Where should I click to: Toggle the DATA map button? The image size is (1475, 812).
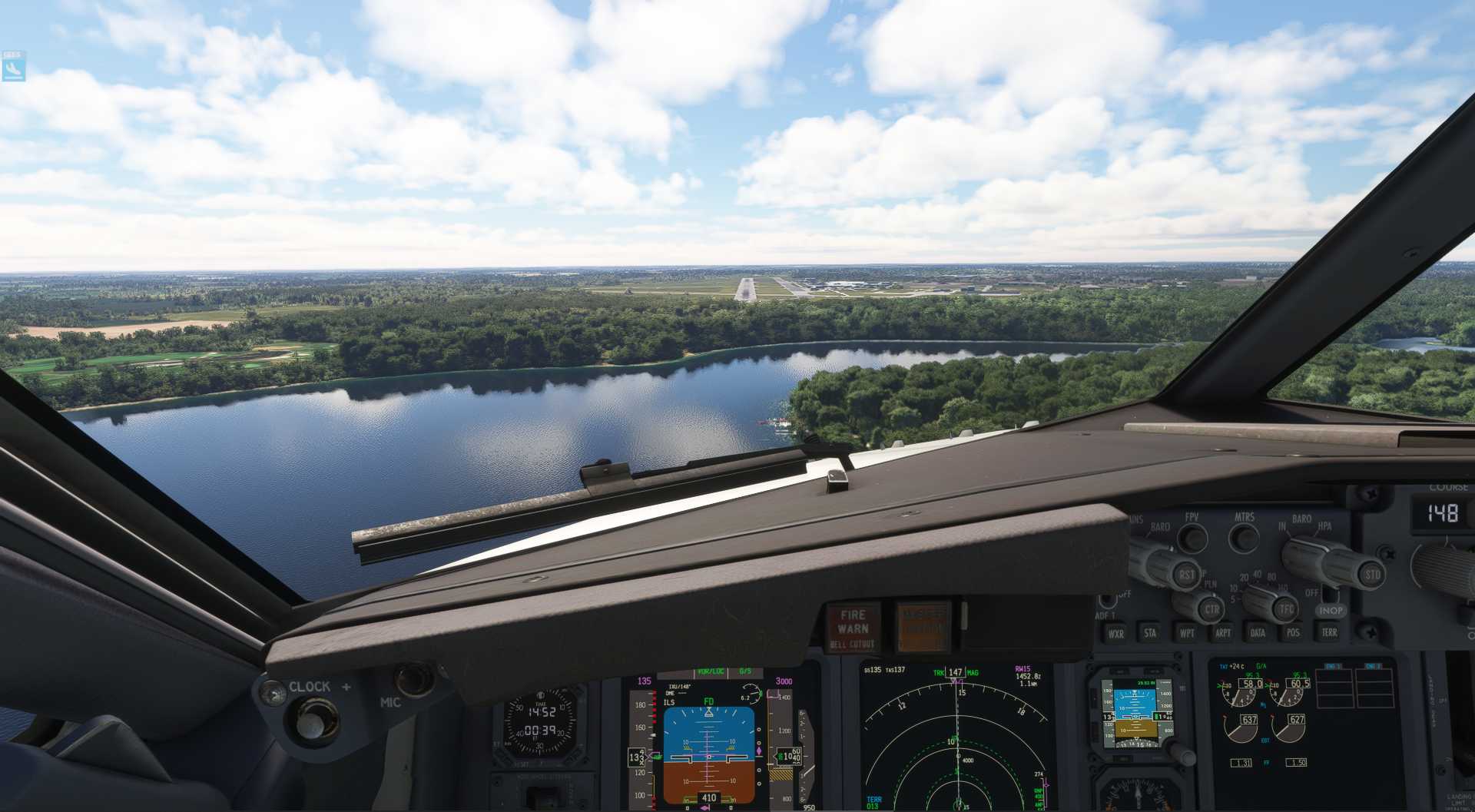point(1258,633)
